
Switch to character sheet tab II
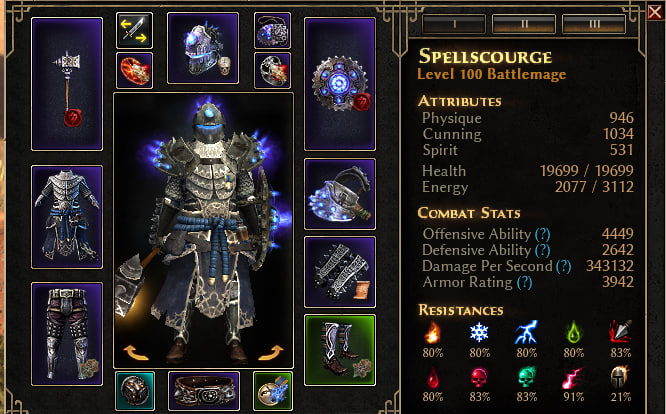[522, 23]
